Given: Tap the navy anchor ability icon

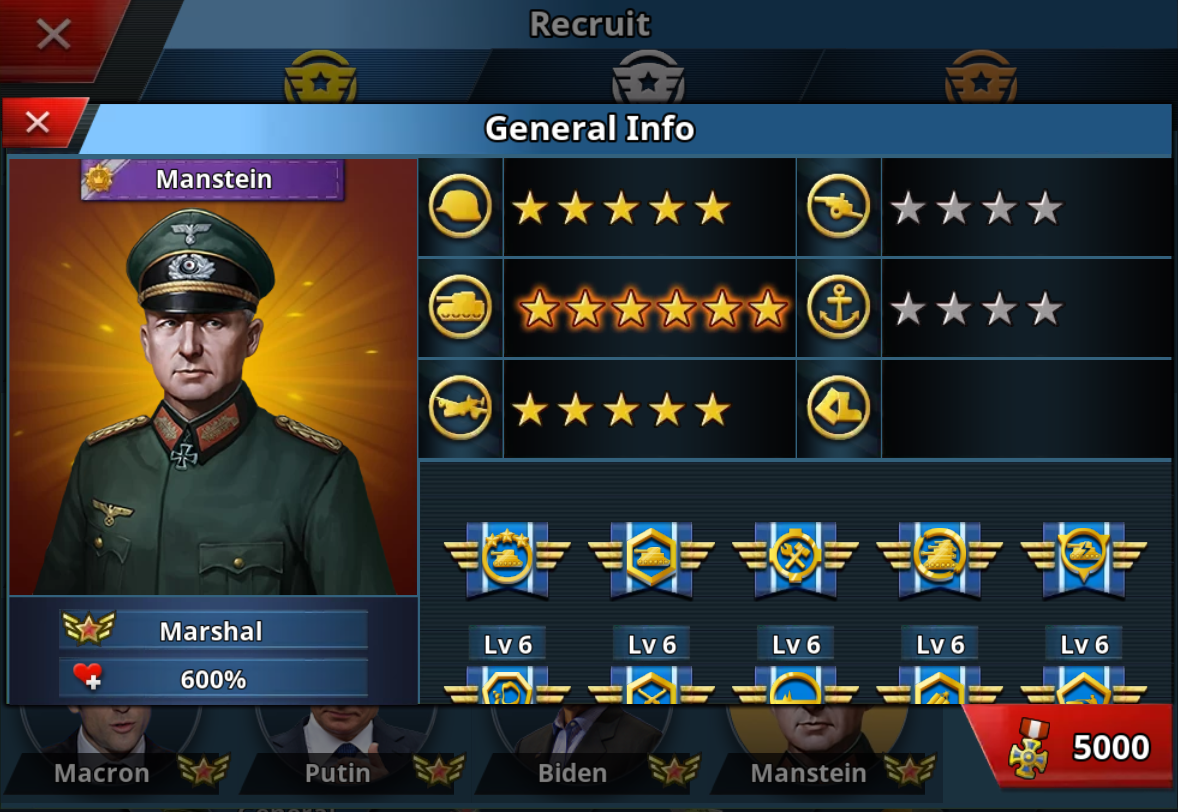Looking at the screenshot, I should point(838,308).
